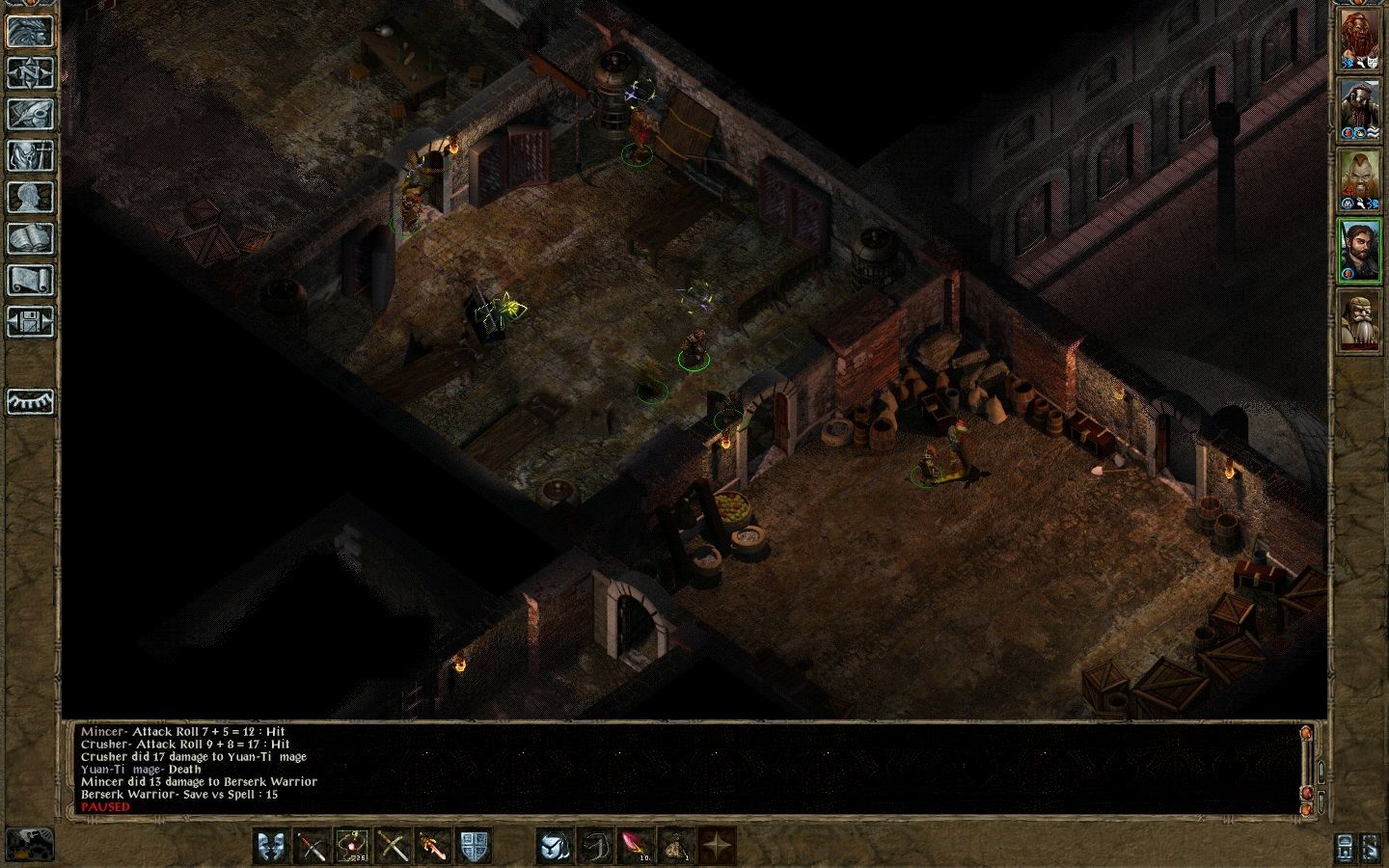Open the inventory screen from the sidebar
The image size is (1389, 868).
(30, 155)
